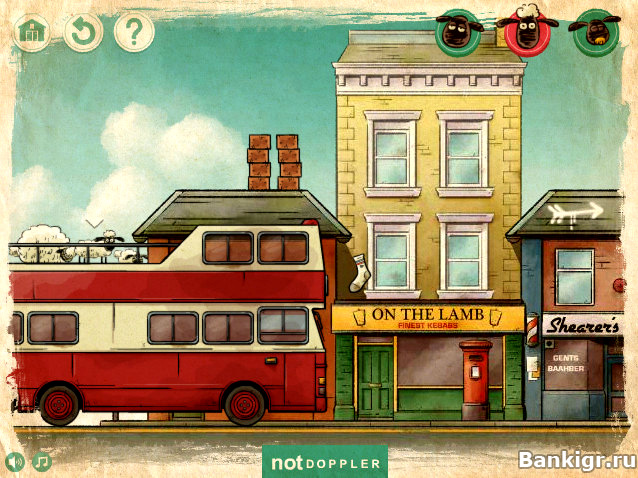Restart the level with the circular arrow
638x478 pixels.
[83, 32]
